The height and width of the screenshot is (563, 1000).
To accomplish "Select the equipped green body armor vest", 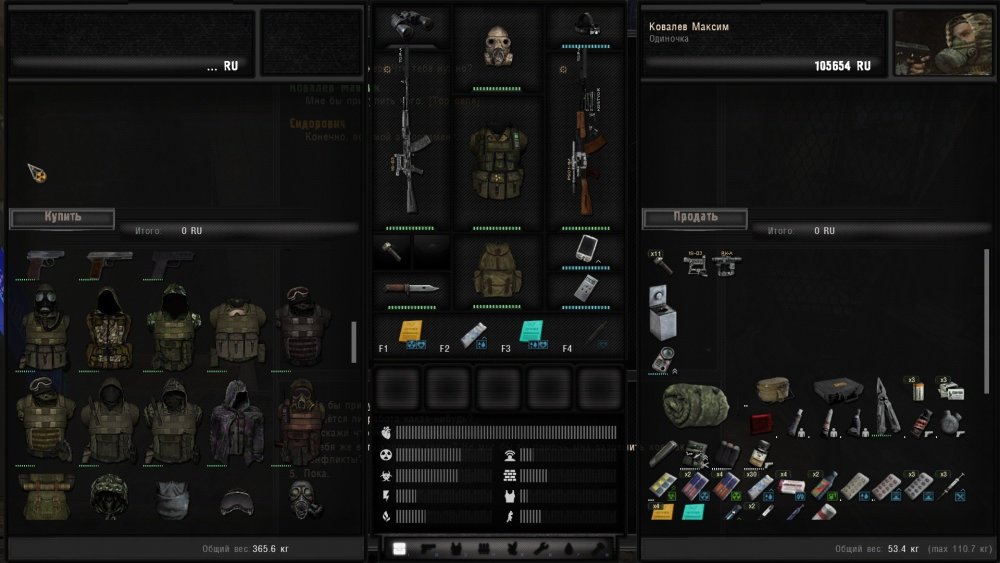I will (497, 162).
